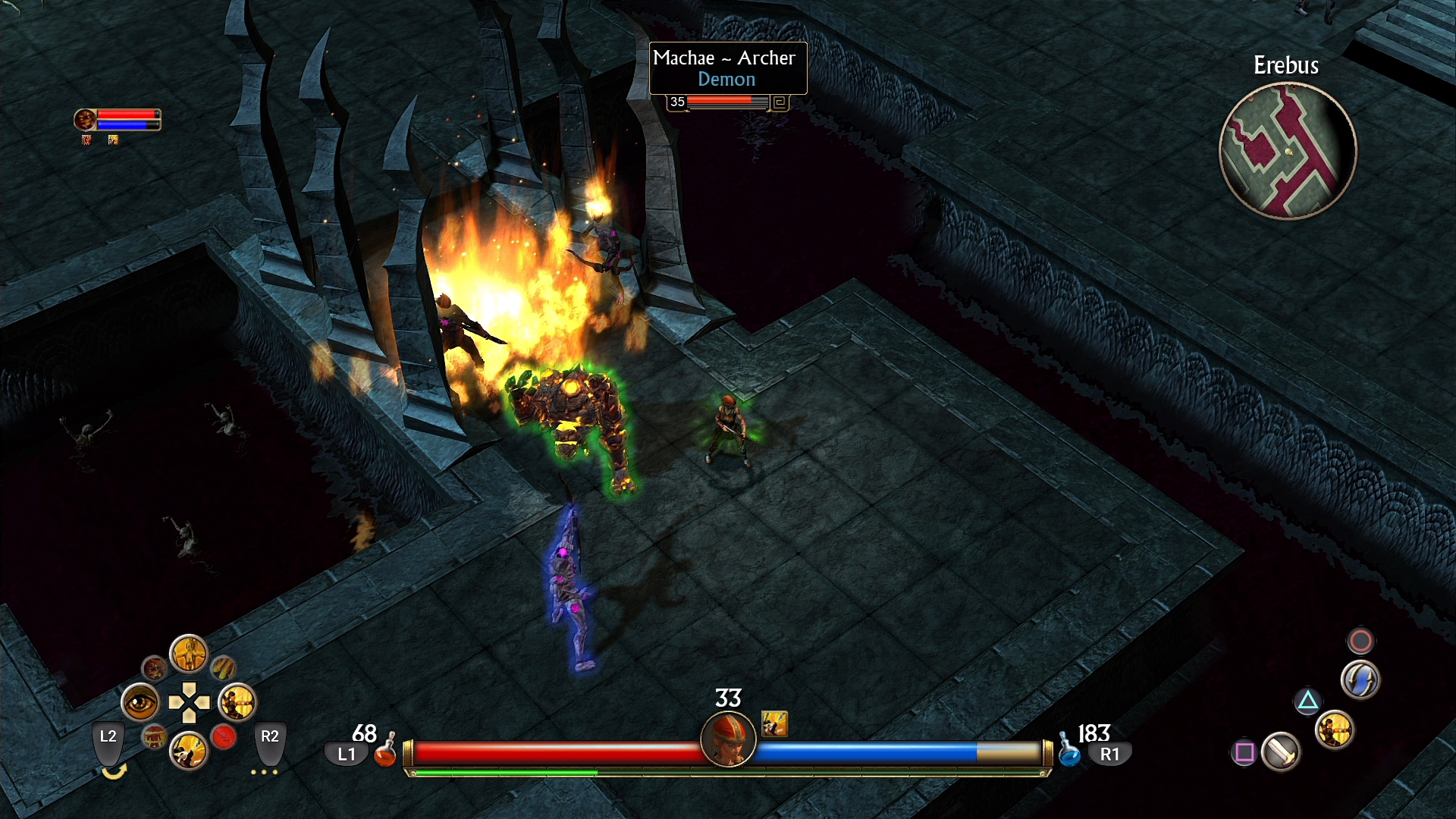This screenshot has height=819, width=1456.
Task: Swap weapons with the blue arrows icon
Action: pyautogui.click(x=1360, y=679)
